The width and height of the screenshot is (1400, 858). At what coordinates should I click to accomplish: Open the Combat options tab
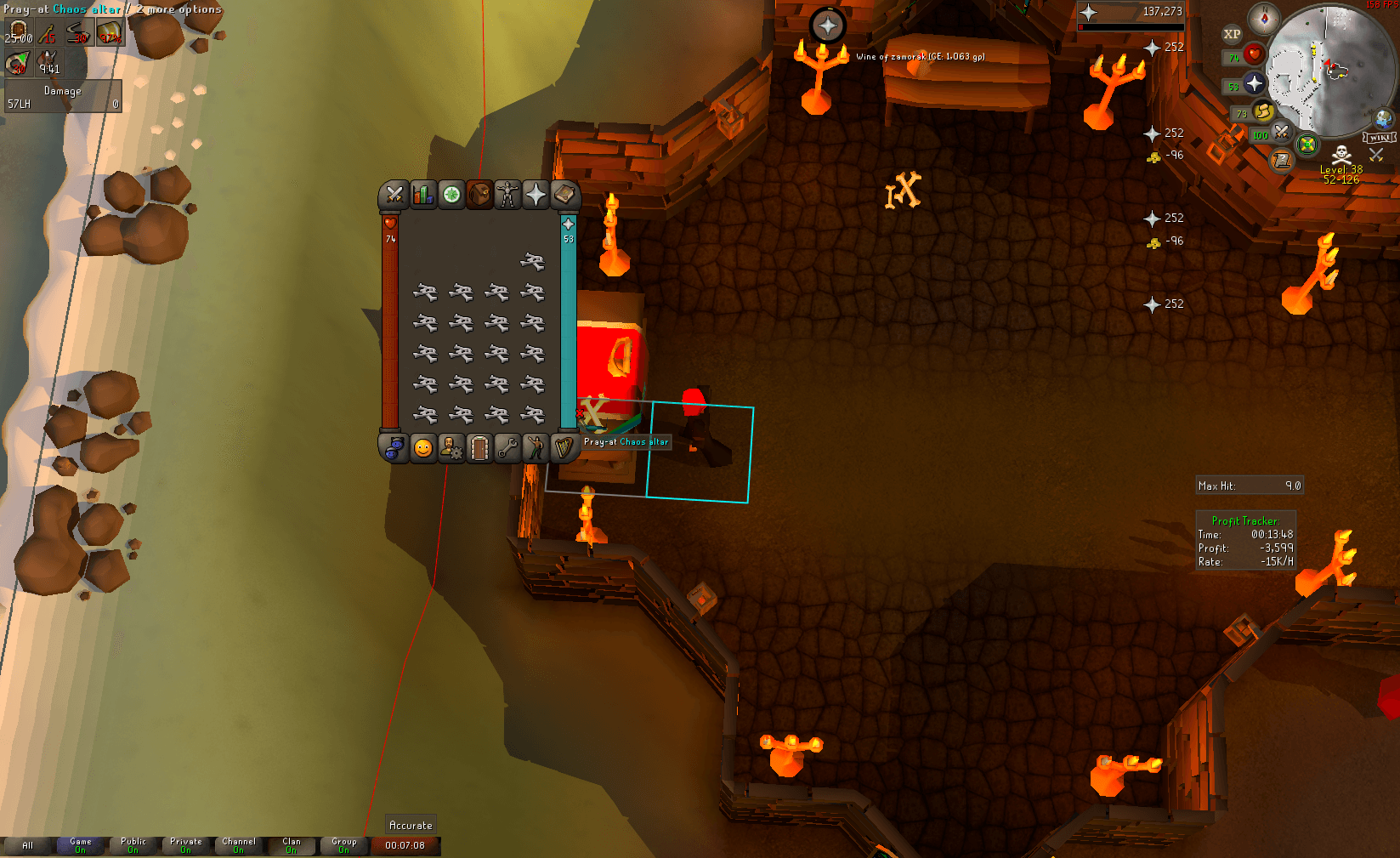(x=394, y=195)
